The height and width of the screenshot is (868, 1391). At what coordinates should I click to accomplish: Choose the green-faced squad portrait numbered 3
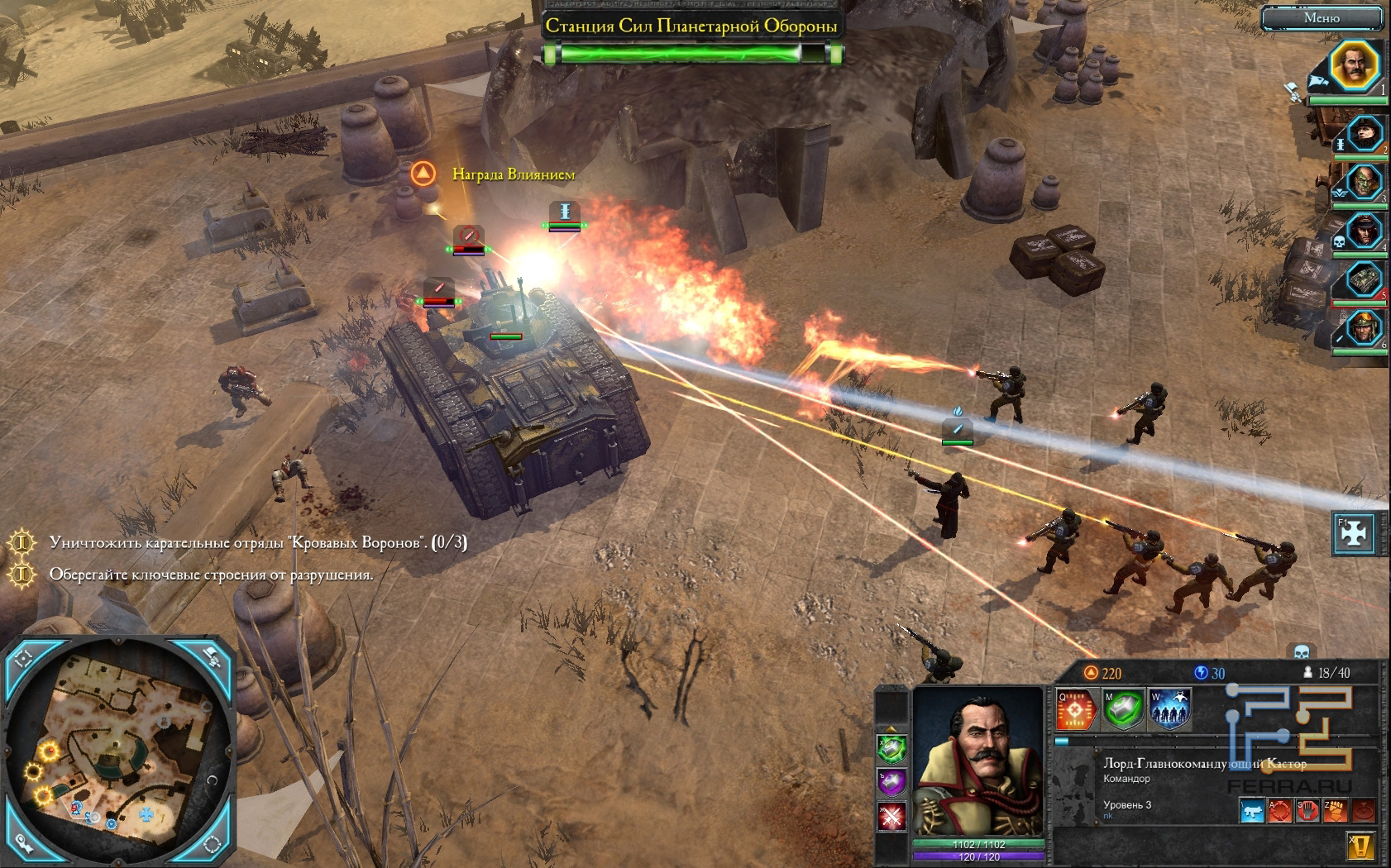point(1365,182)
